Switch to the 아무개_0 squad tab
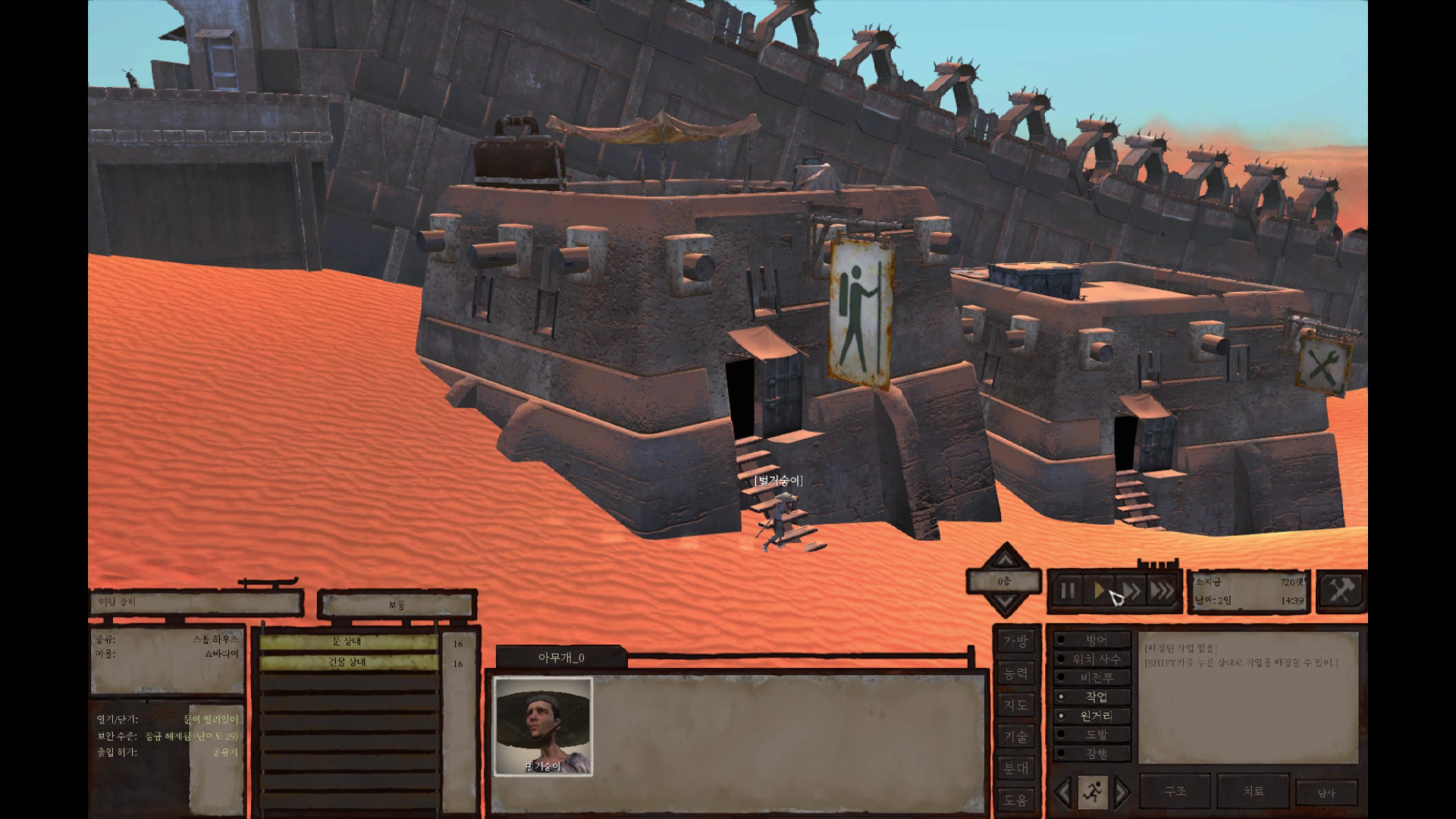Viewport: 1456px width, 819px height. 561,657
